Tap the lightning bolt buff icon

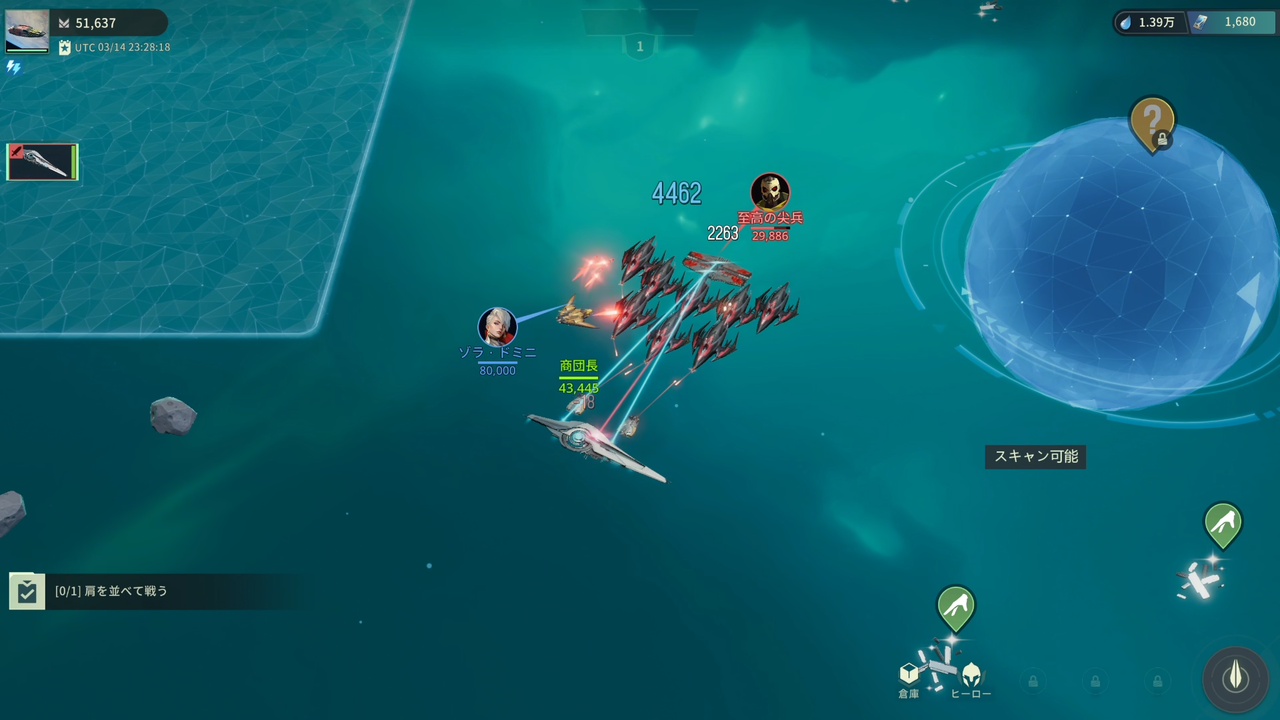coord(14,67)
